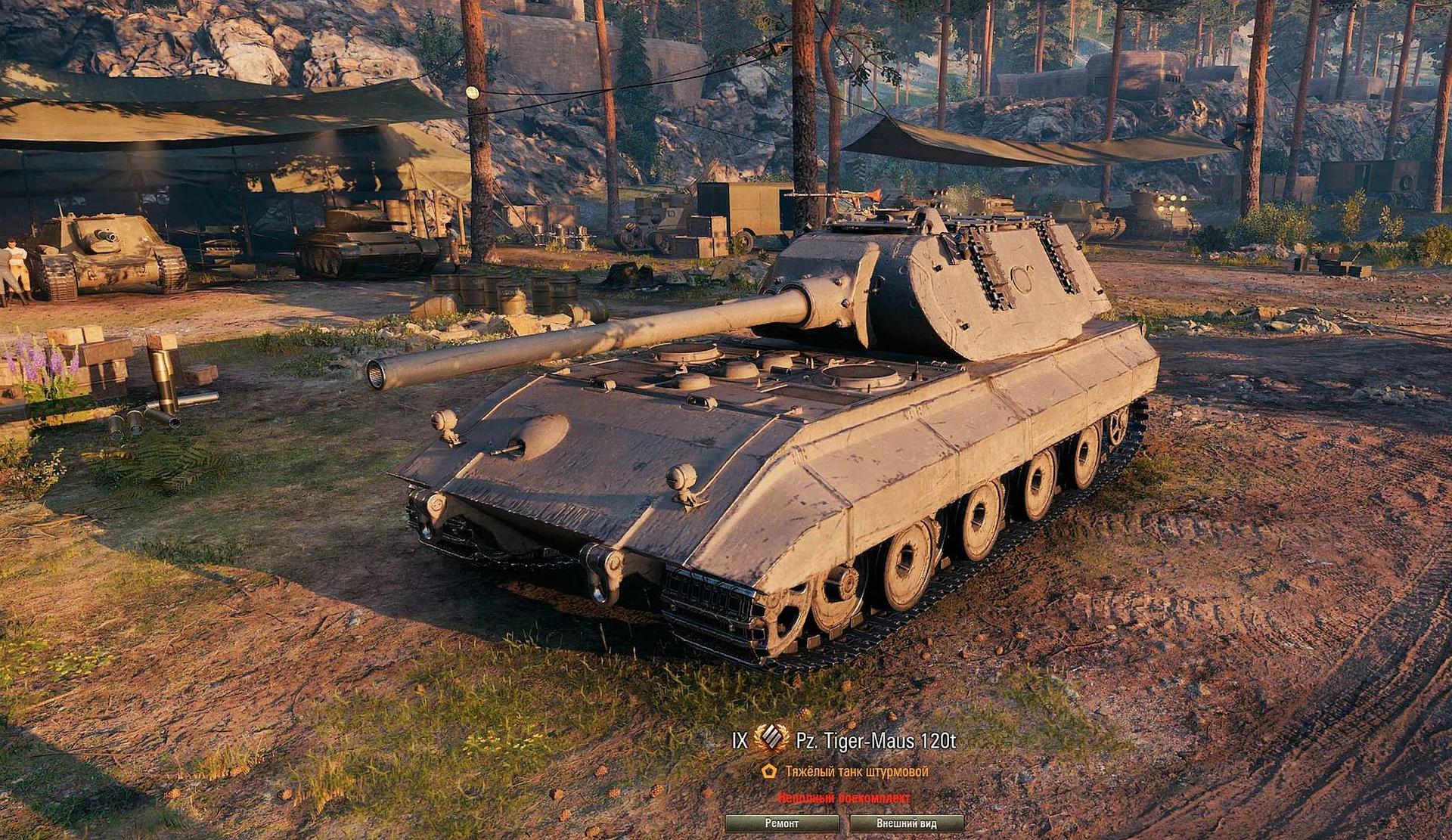Open the Внешний вид appearance menu
This screenshot has height=840, width=1452.
point(907,823)
